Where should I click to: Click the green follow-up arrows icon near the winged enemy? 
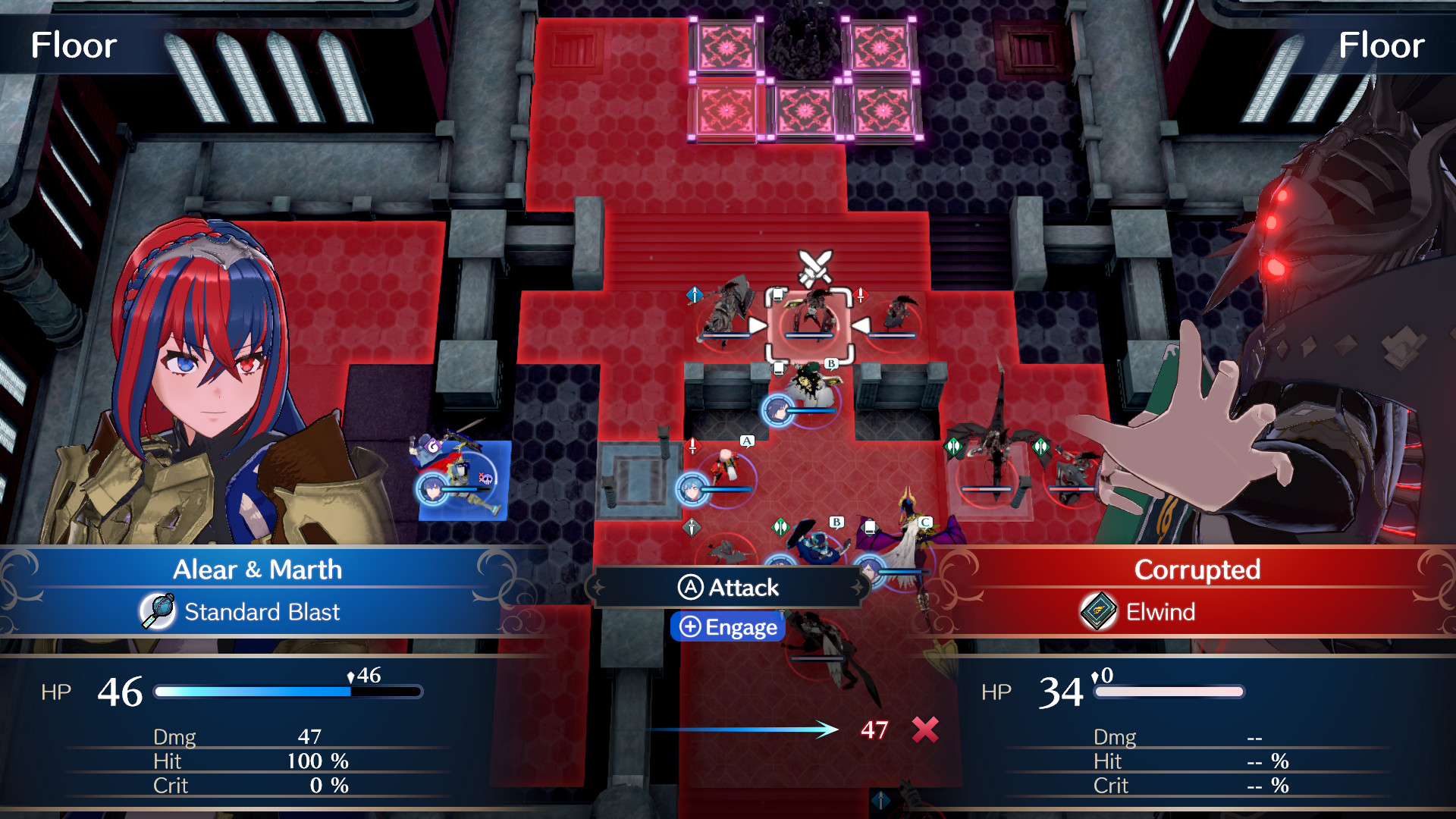point(952,447)
